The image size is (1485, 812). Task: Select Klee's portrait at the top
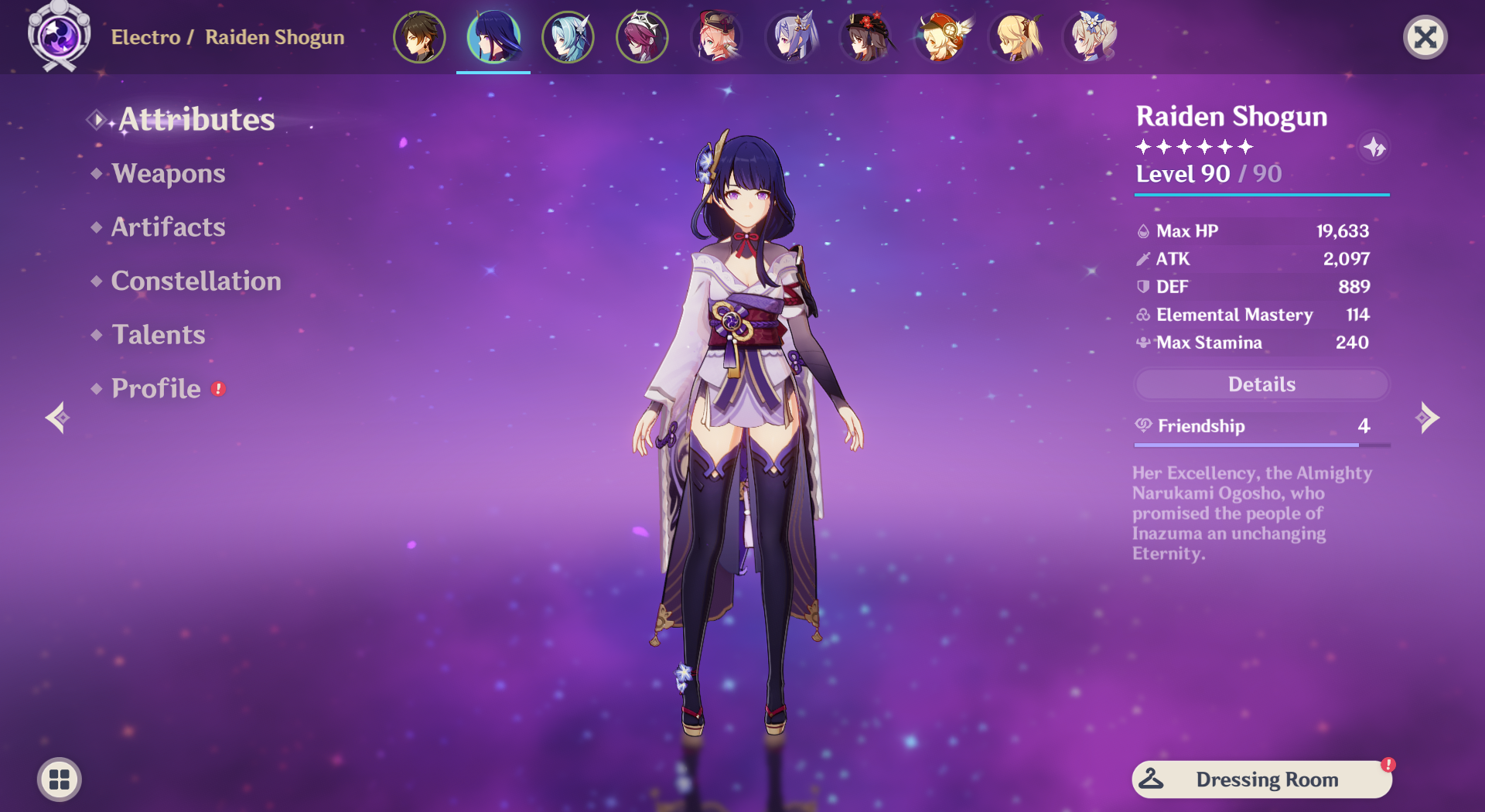point(941,36)
